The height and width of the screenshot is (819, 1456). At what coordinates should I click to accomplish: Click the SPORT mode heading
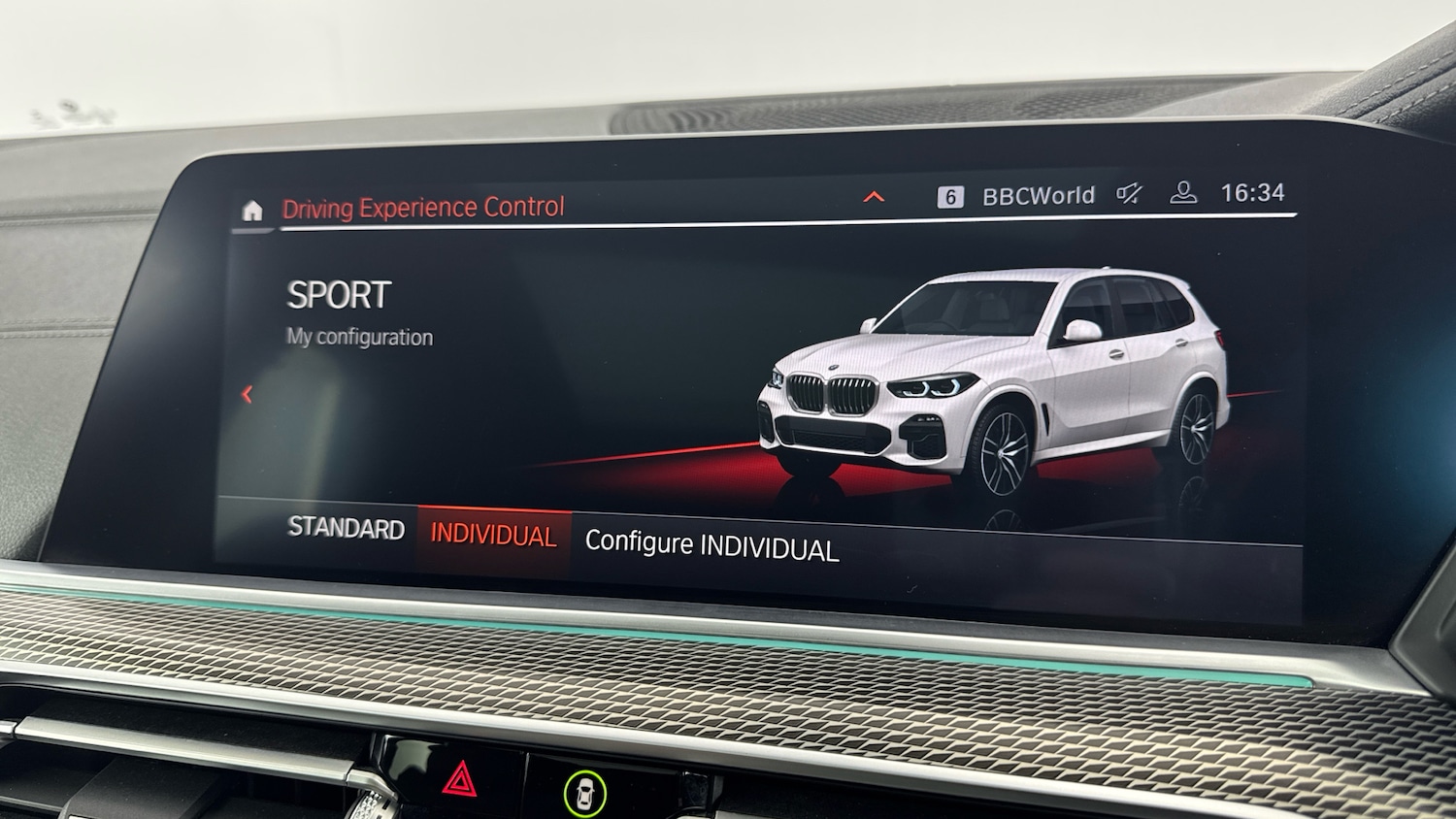338,294
